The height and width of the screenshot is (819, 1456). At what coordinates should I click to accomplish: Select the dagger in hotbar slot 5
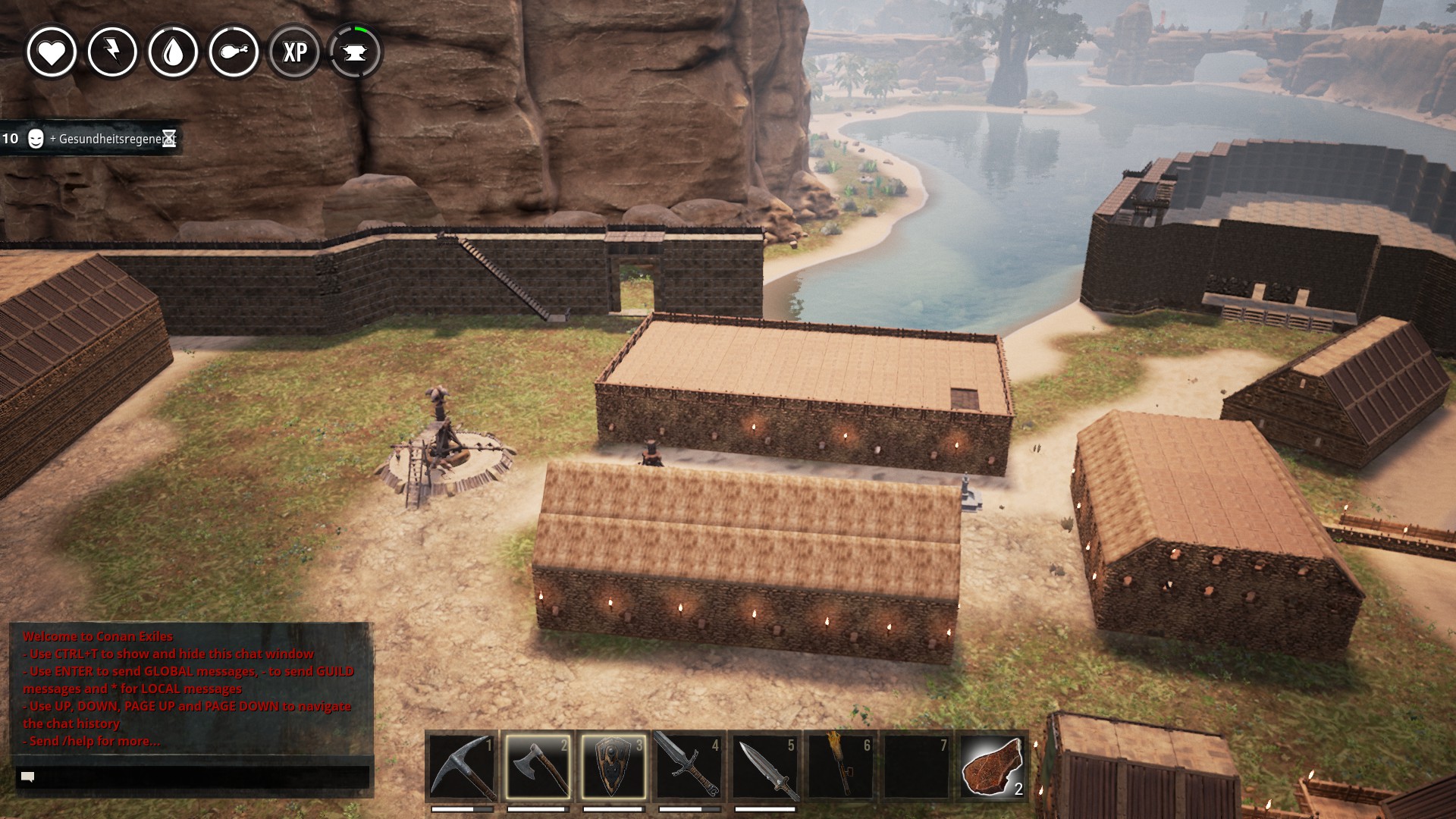coord(765,766)
